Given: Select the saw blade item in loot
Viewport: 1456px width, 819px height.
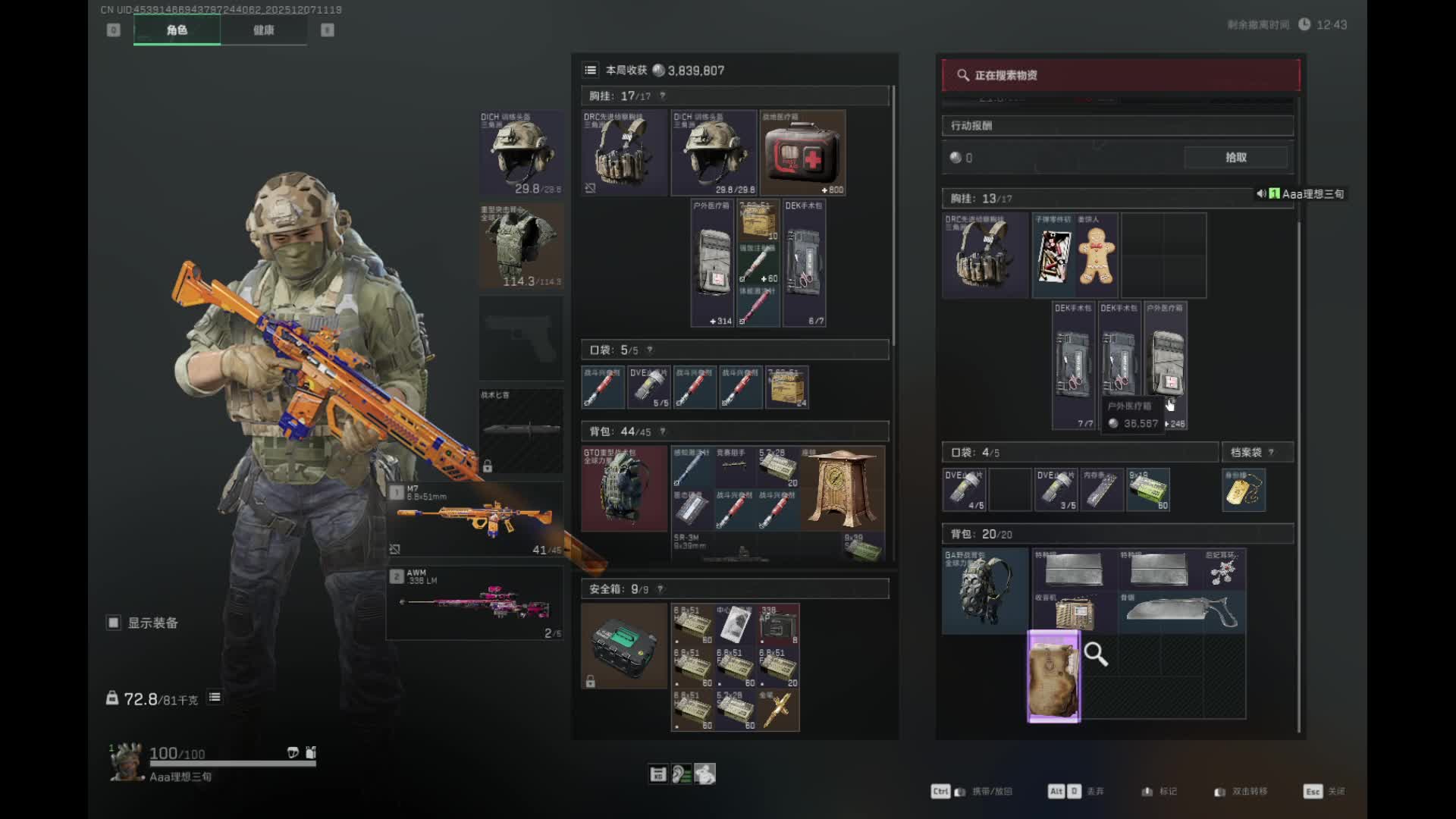Looking at the screenshot, I should tap(1181, 612).
